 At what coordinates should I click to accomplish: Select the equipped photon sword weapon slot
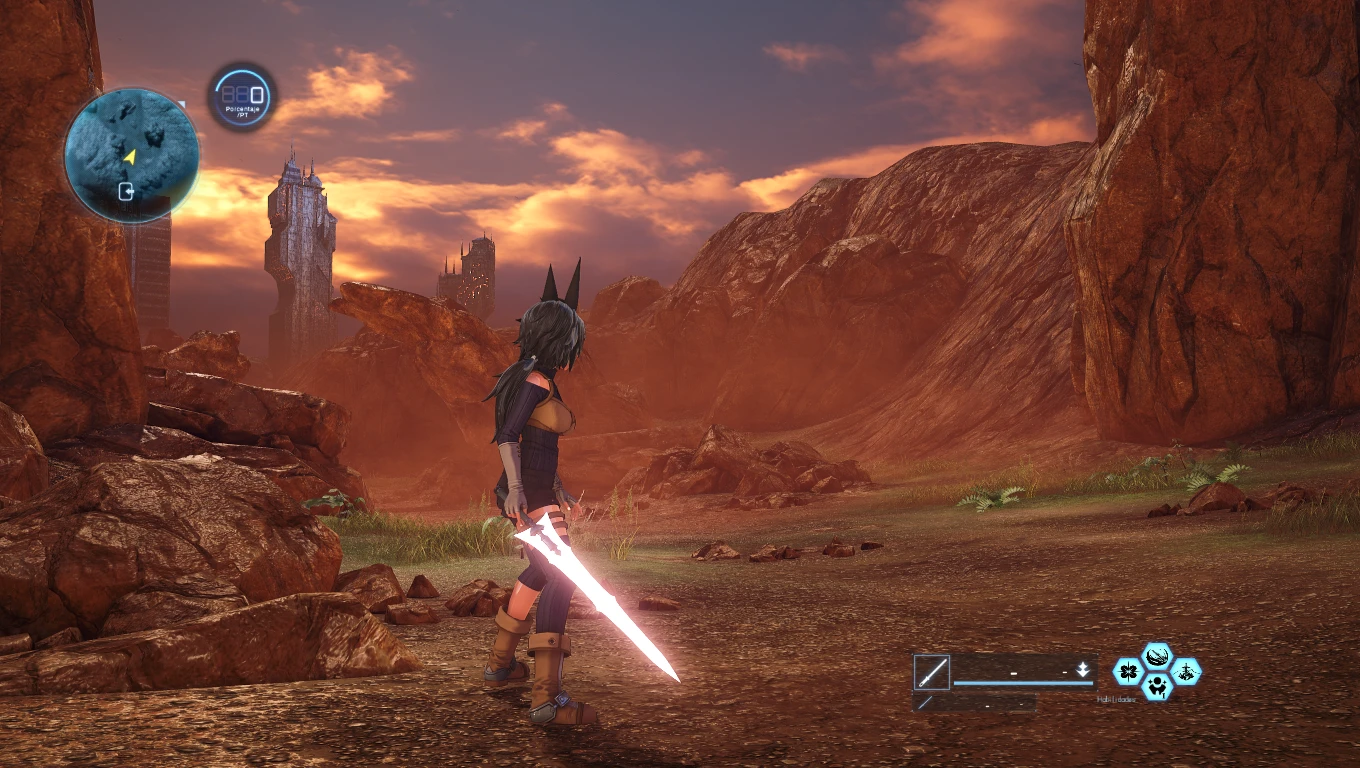tap(931, 672)
